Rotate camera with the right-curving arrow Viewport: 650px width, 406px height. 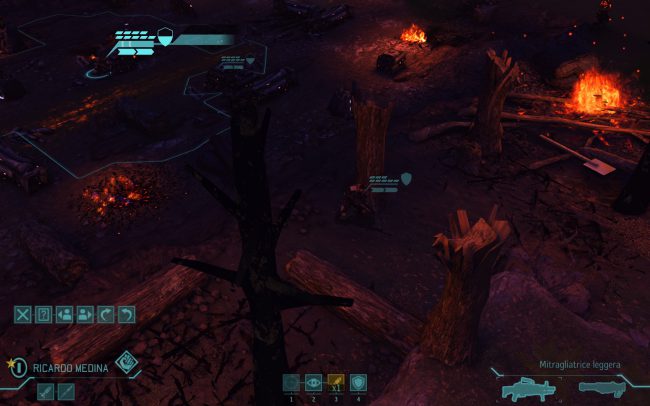[x=106, y=314]
